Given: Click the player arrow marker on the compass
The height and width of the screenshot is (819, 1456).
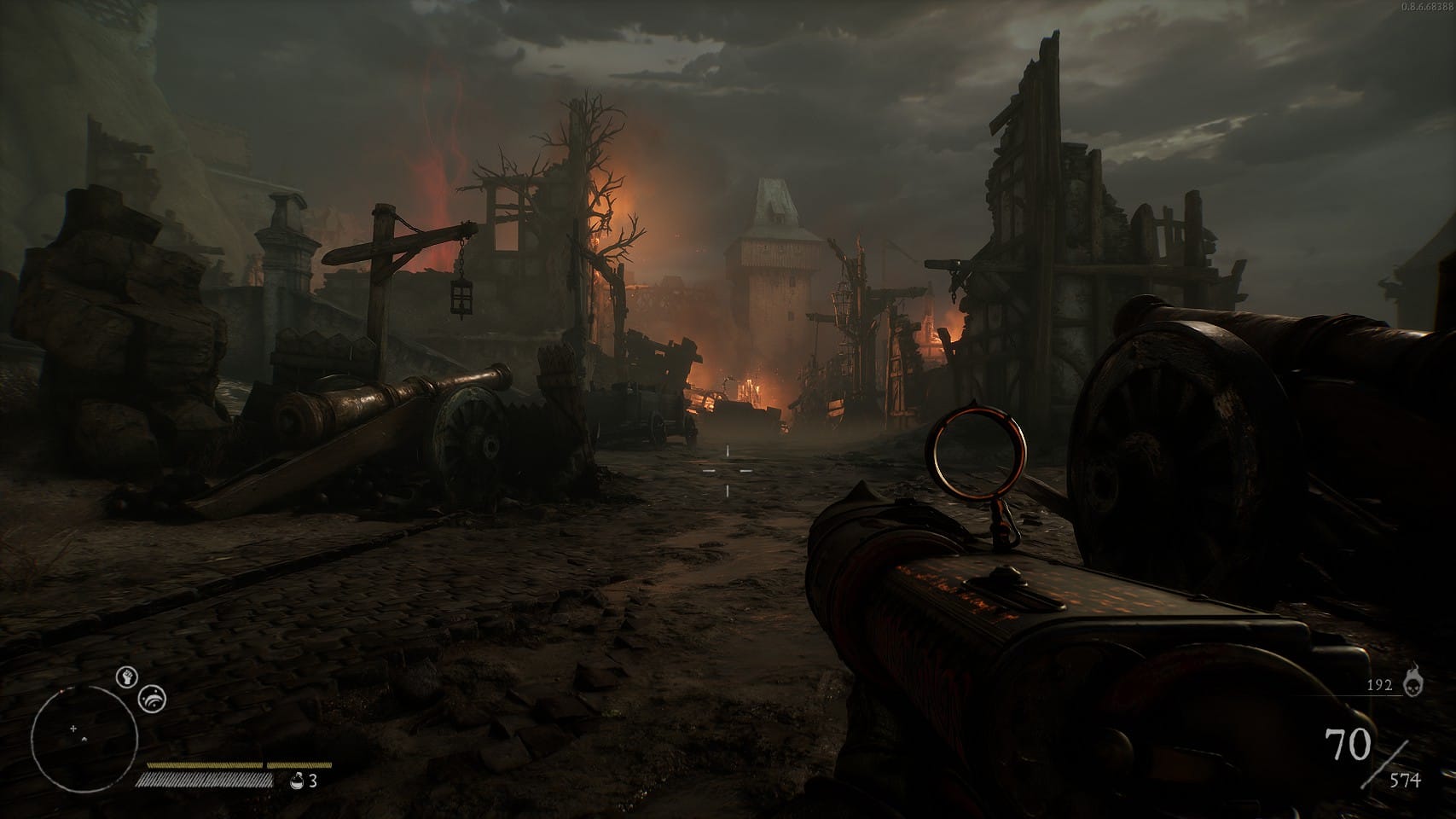Looking at the screenshot, I should pyautogui.click(x=84, y=740).
